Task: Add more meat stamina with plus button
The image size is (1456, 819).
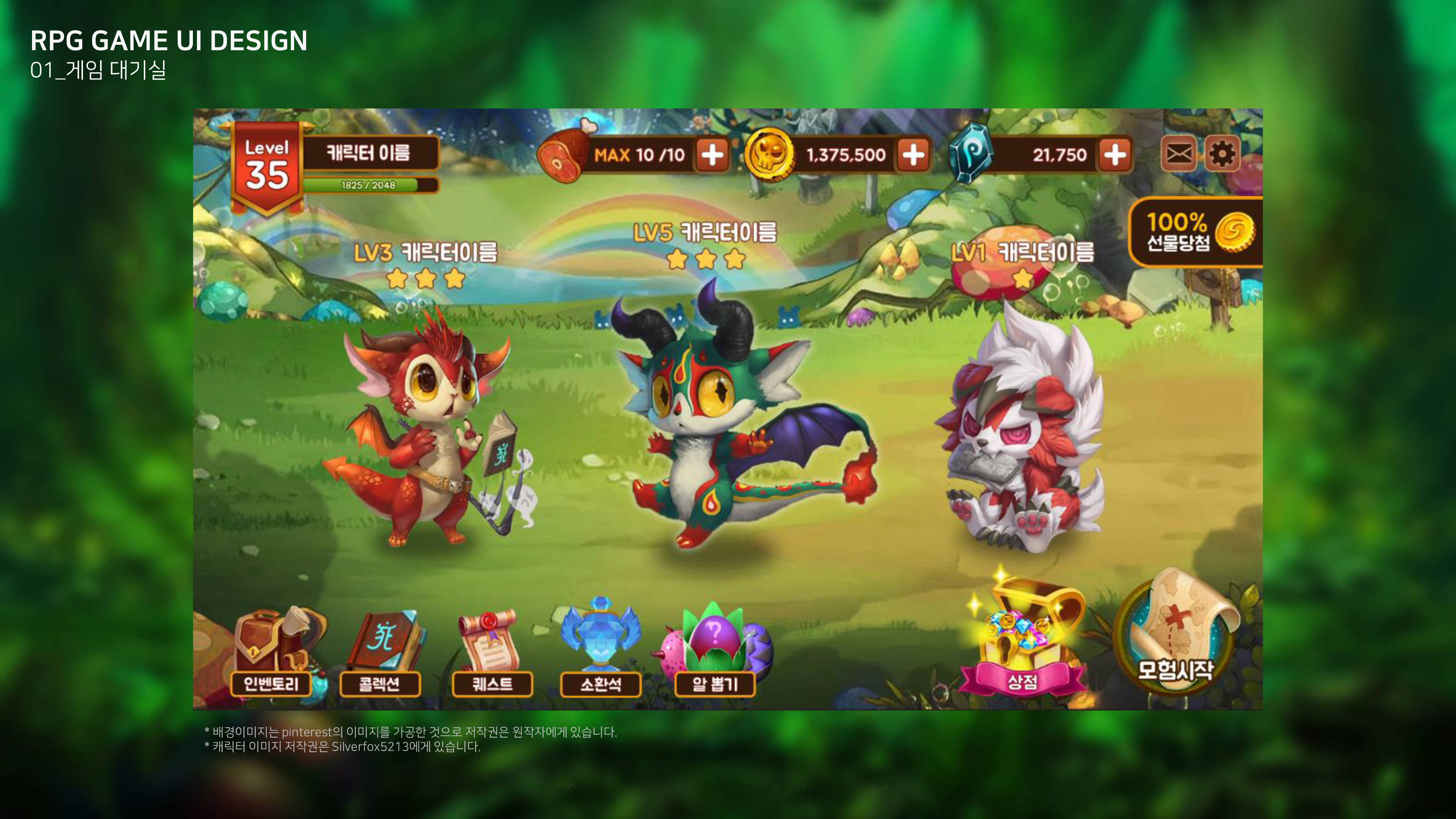Action: [712, 154]
